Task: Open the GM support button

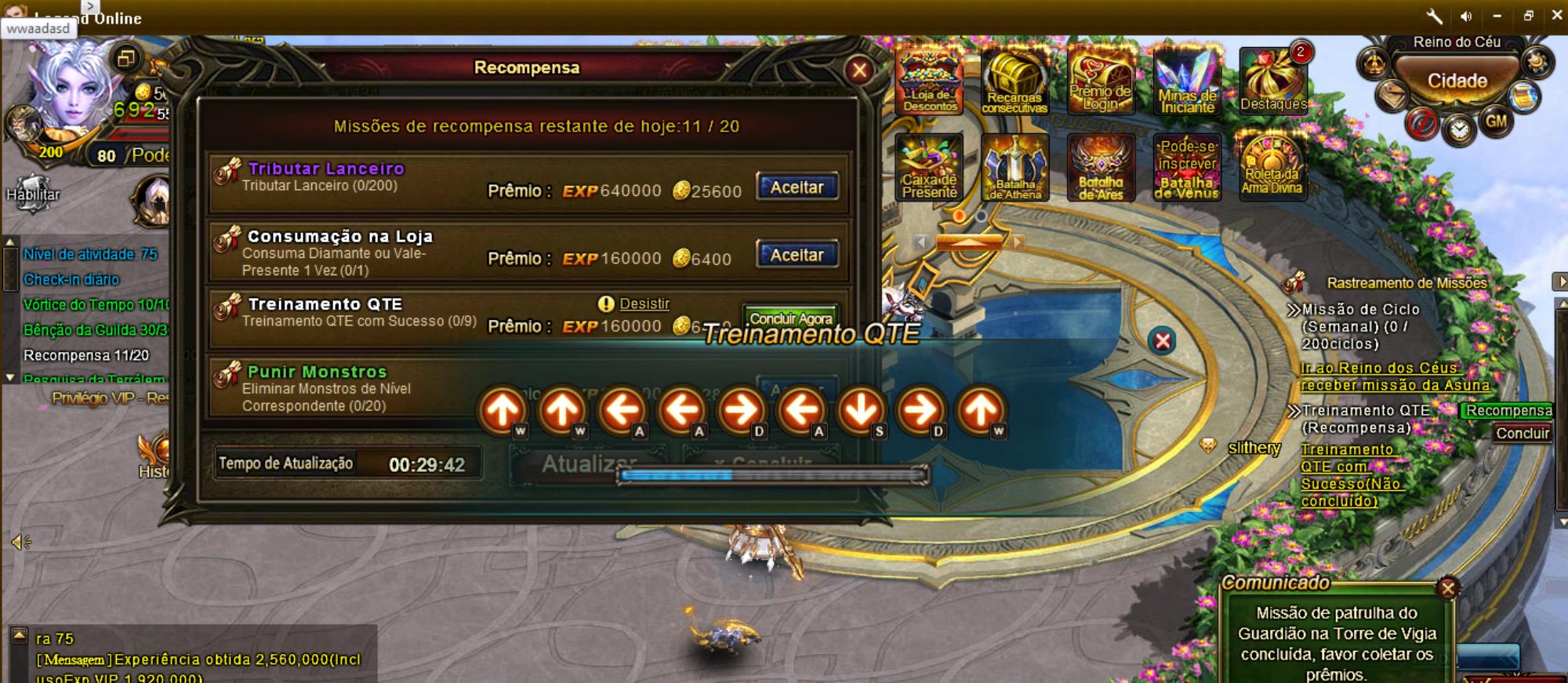Action: coord(1496,122)
